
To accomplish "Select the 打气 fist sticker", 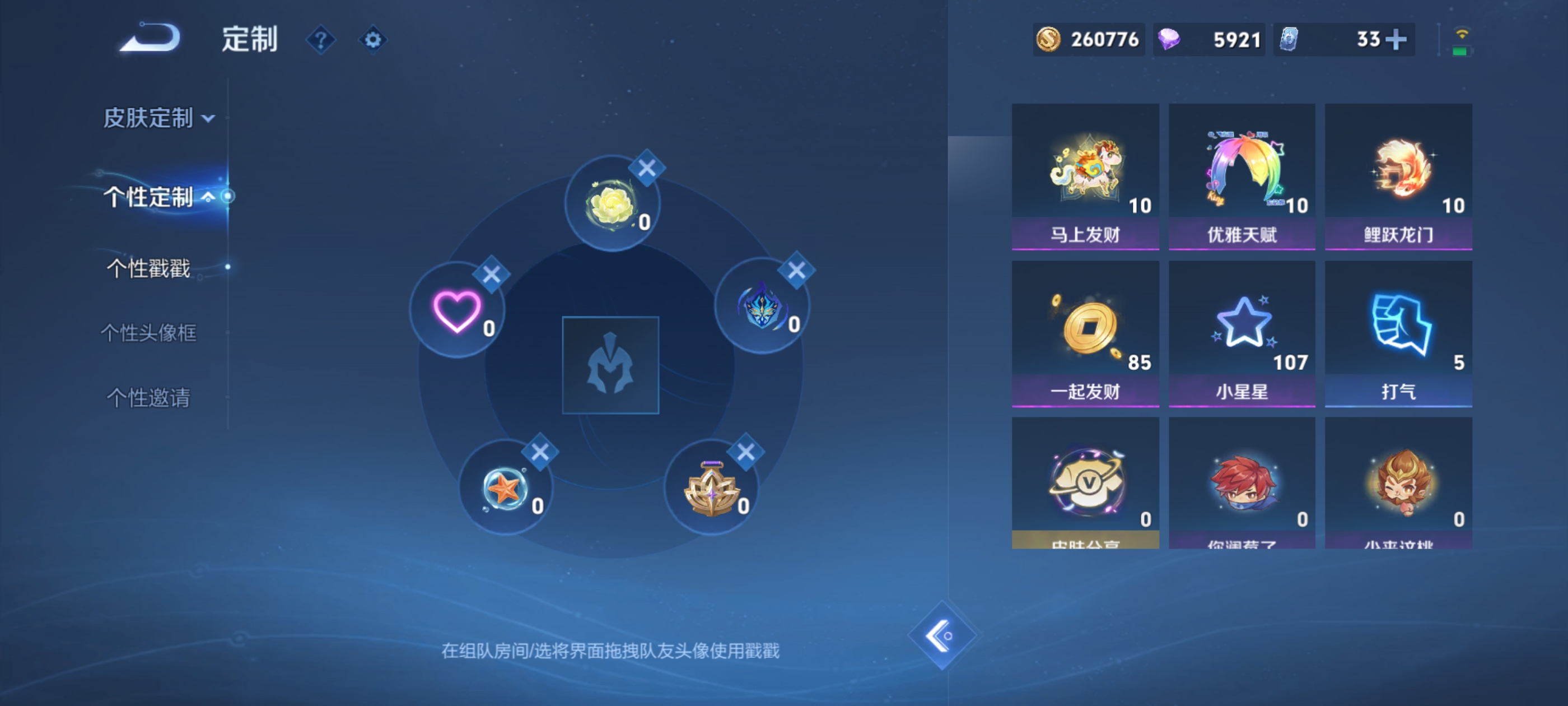I will [x=1398, y=332].
